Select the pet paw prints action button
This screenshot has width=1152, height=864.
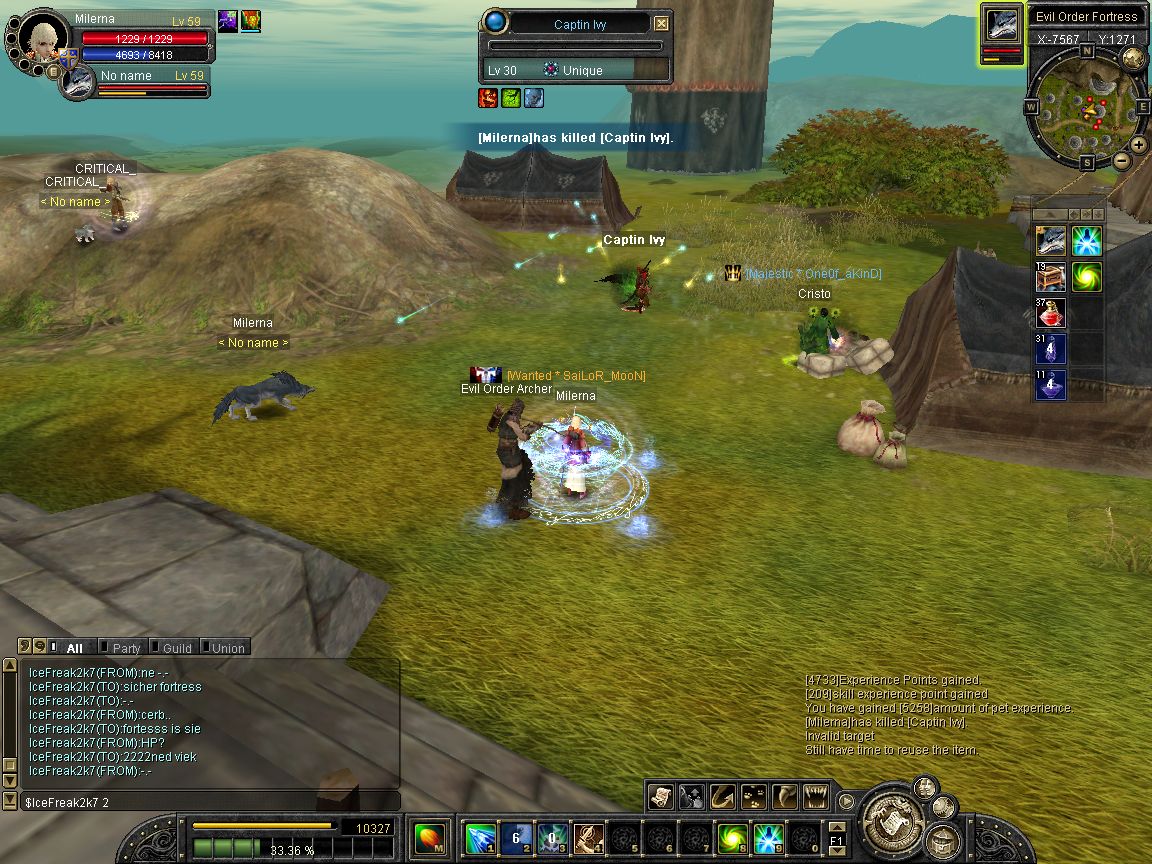point(754,796)
